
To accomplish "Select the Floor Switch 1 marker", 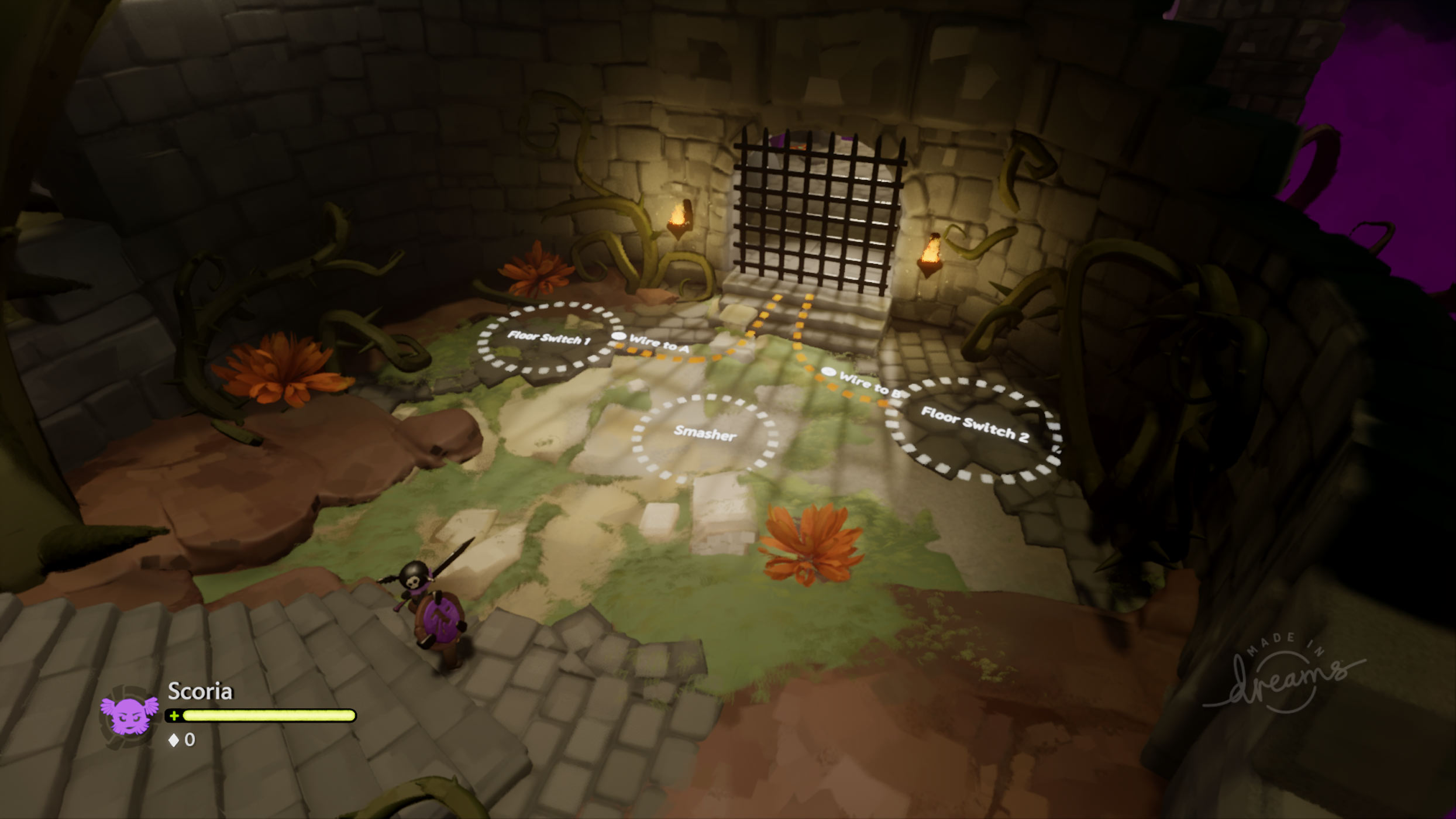I will tap(549, 338).
